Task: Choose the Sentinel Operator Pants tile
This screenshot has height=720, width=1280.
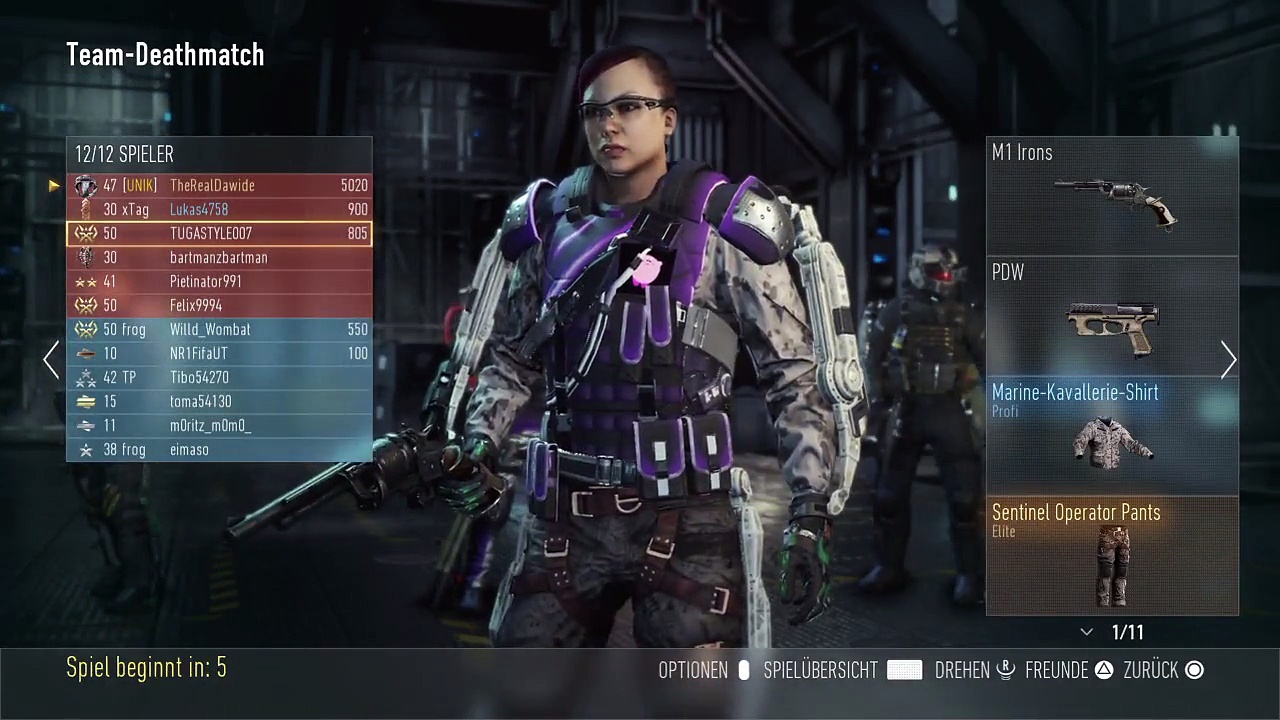Action: (x=1112, y=556)
